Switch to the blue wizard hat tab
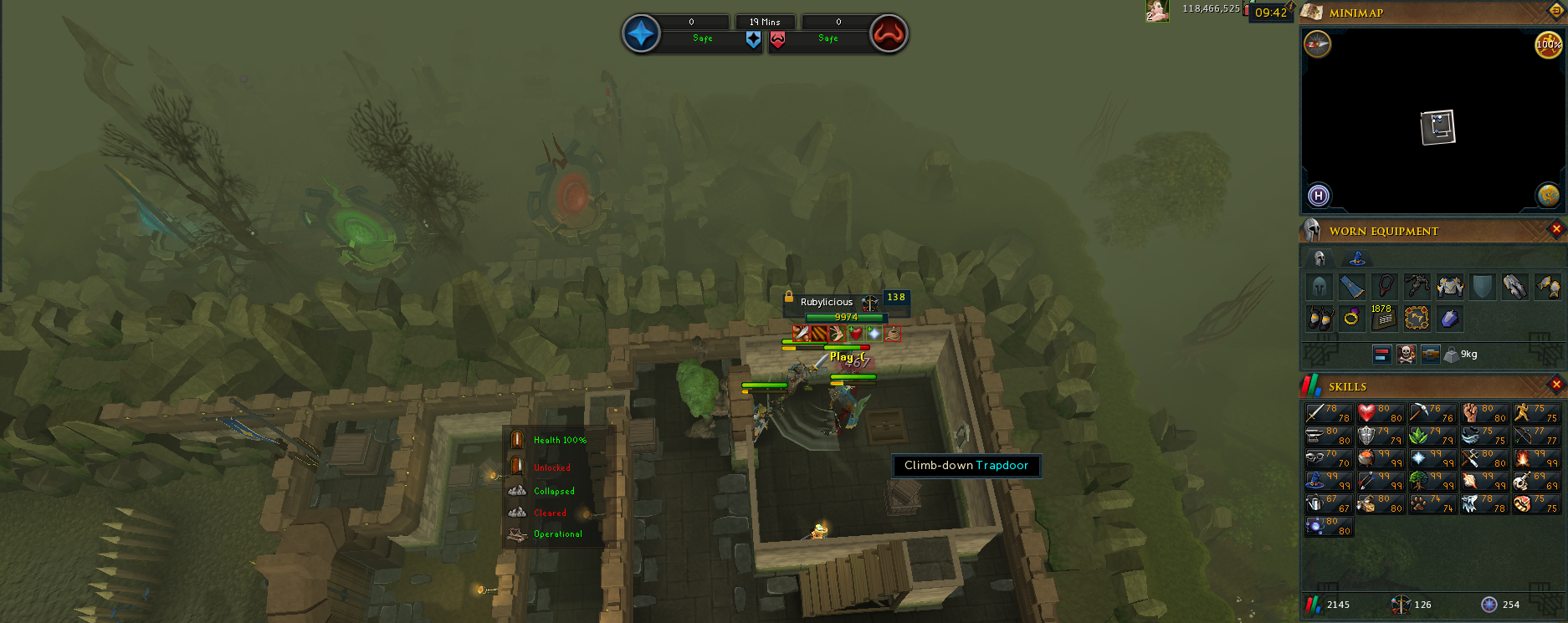The image size is (1568, 623). [x=1357, y=258]
